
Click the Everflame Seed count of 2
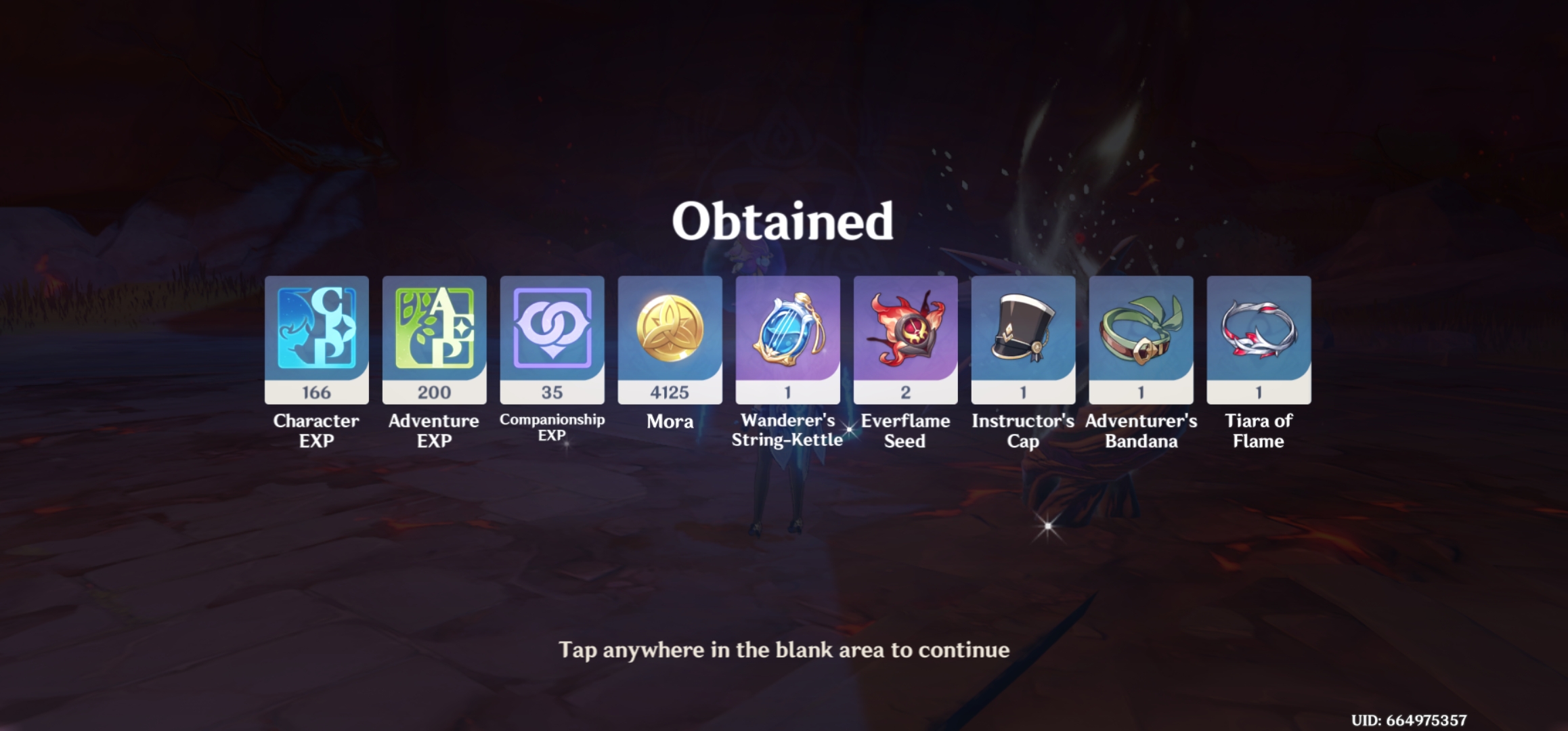coord(905,391)
